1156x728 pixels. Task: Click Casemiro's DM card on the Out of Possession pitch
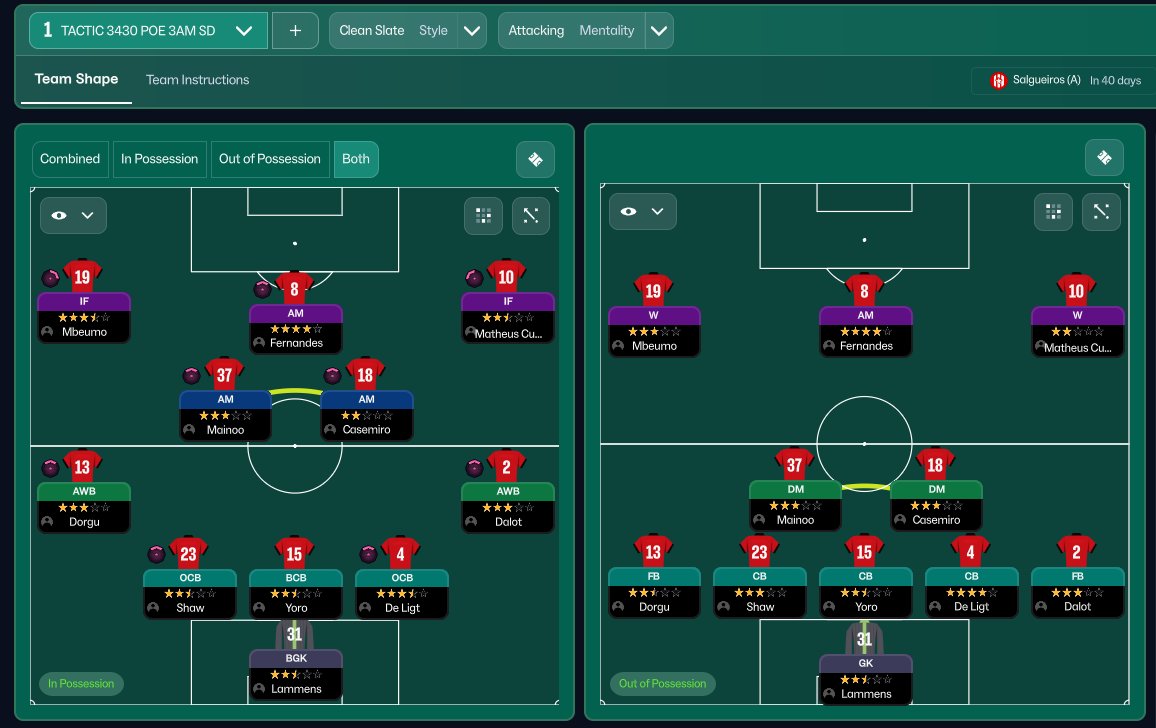(x=936, y=505)
